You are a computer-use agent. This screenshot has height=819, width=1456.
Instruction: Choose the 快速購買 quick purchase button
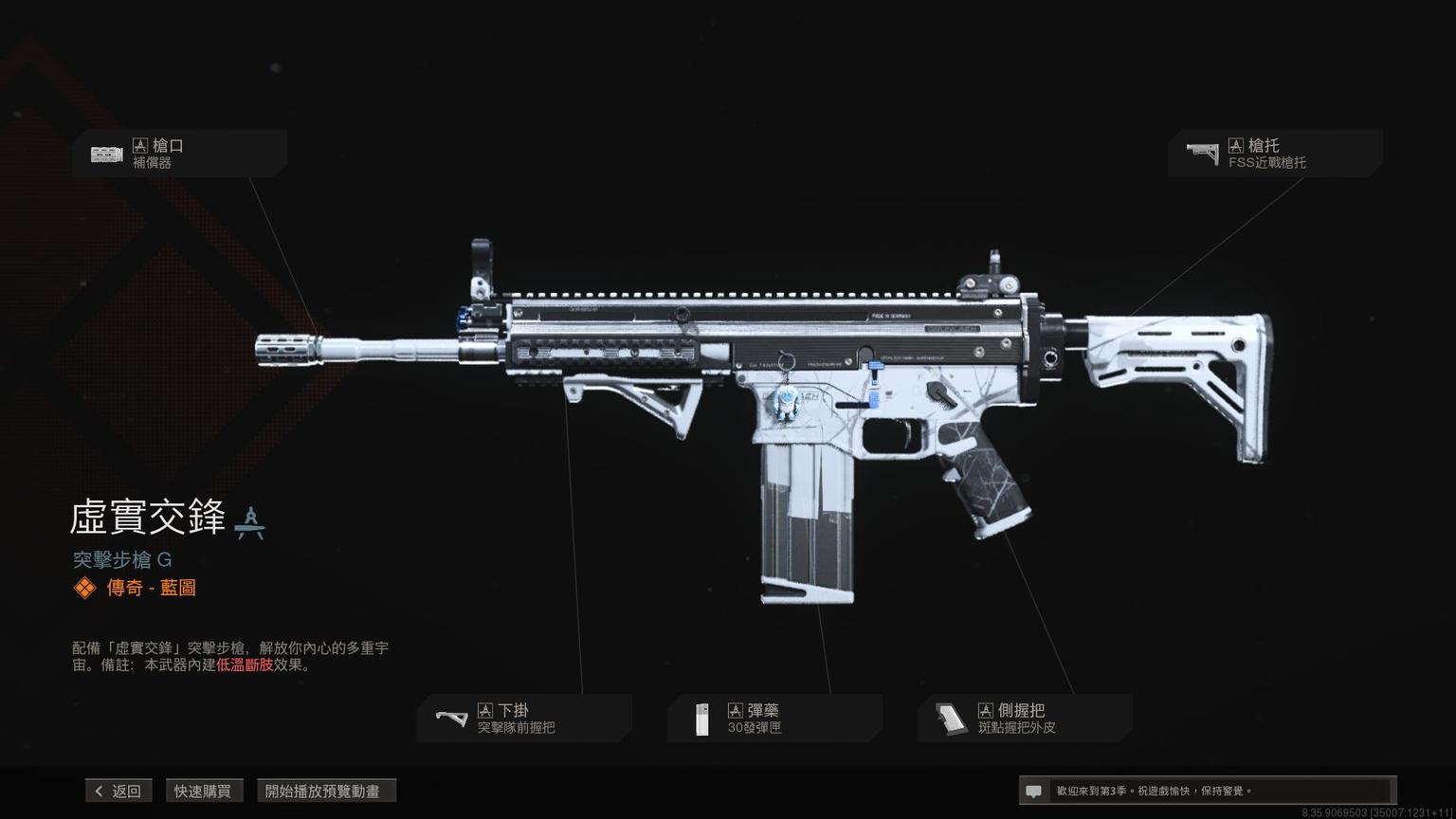coord(202,791)
